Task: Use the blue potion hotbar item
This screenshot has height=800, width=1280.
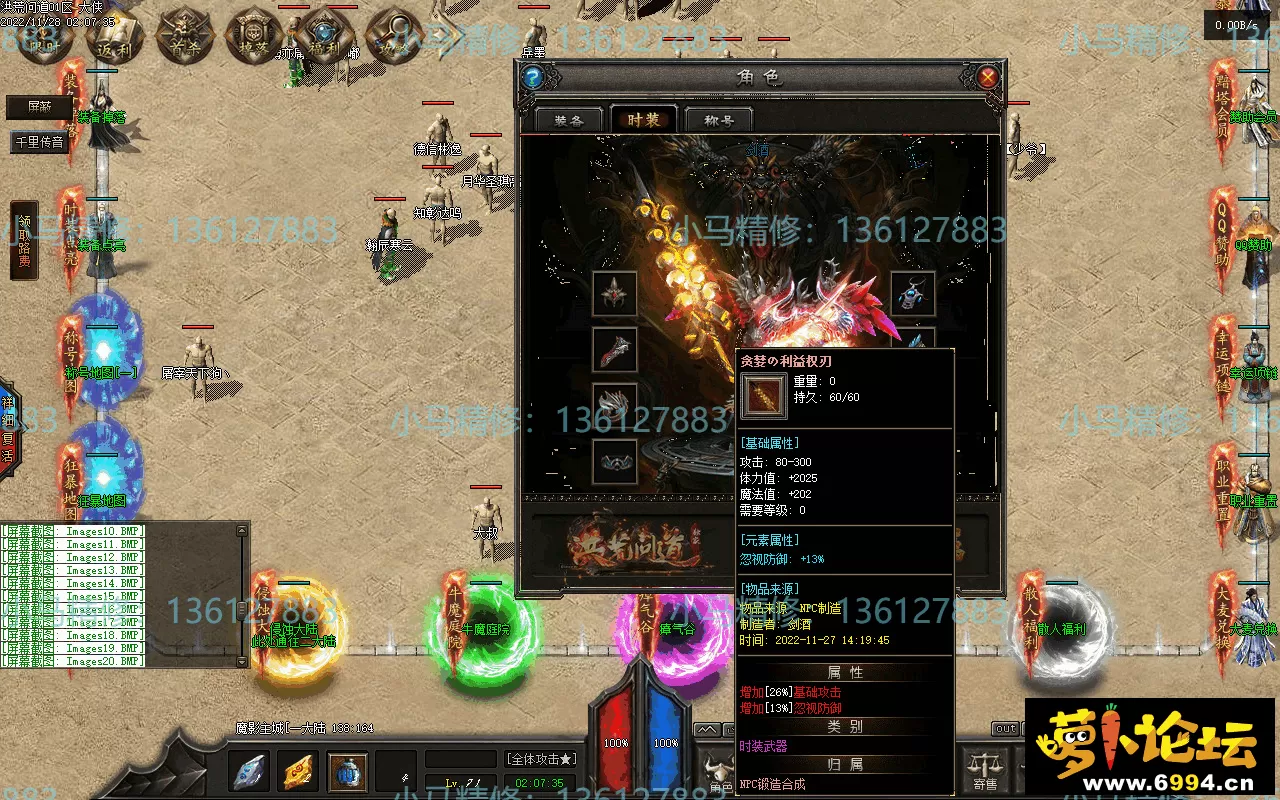Action: (348, 771)
